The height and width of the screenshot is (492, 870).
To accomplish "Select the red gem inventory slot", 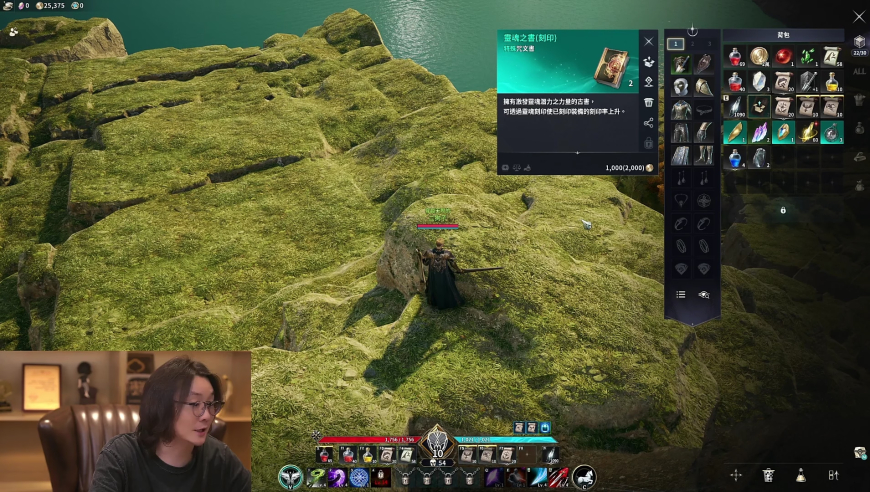I will [x=784, y=56].
